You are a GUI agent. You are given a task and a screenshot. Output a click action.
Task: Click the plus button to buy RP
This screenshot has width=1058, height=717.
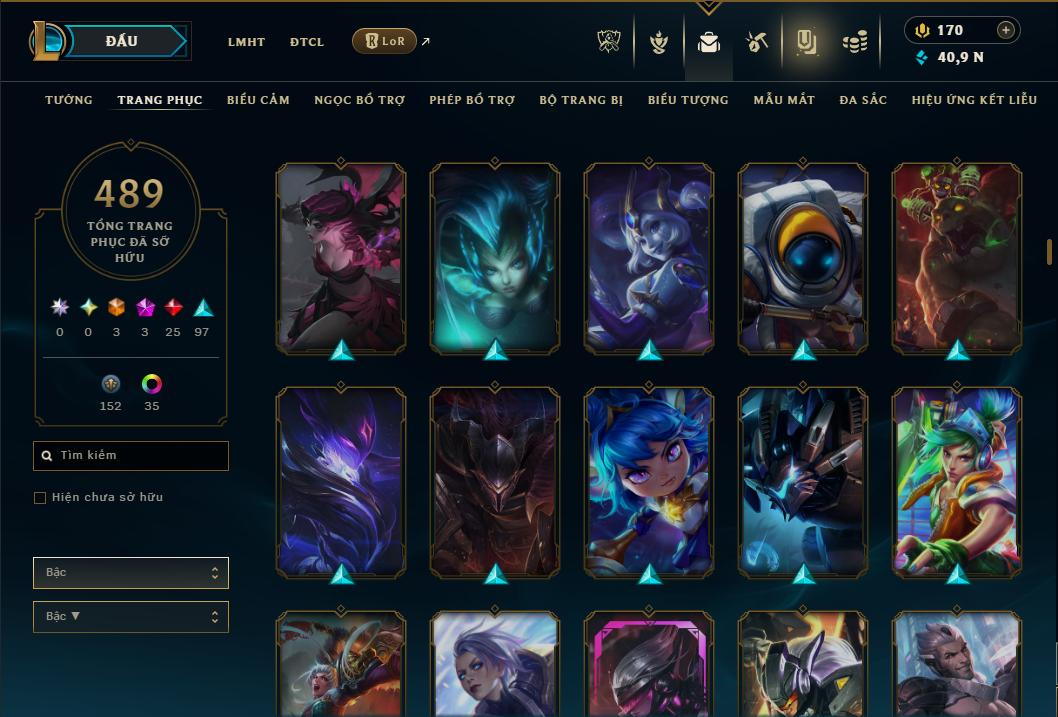coord(1006,30)
